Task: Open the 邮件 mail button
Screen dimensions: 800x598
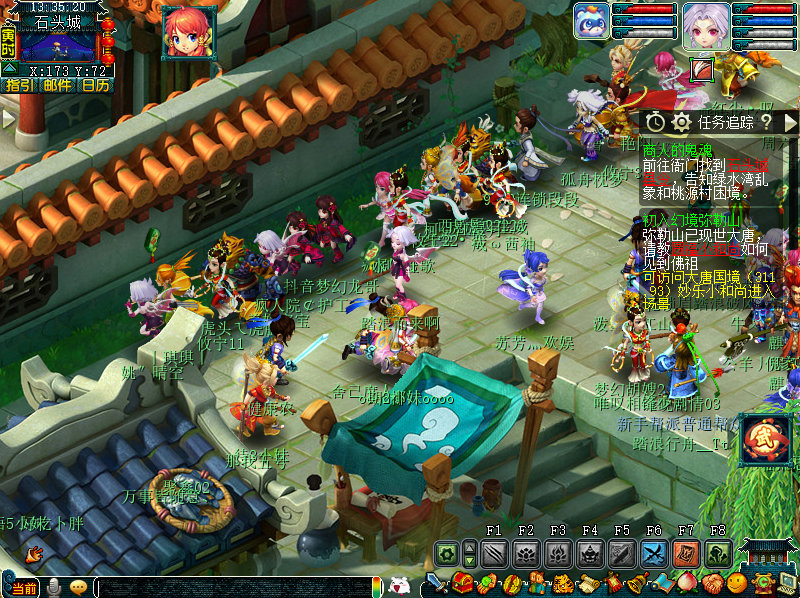Action: [x=57, y=86]
